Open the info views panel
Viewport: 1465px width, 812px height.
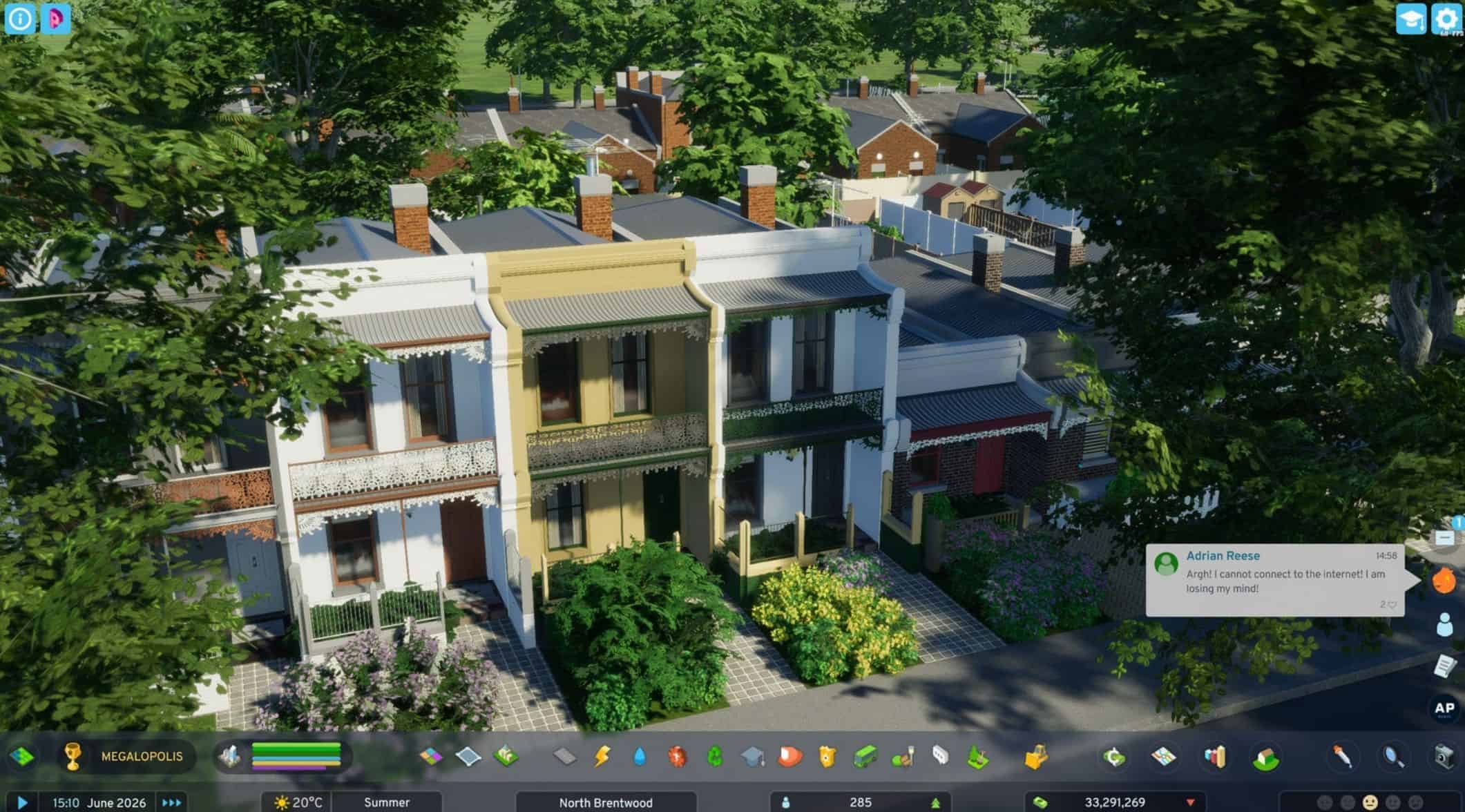(19, 19)
